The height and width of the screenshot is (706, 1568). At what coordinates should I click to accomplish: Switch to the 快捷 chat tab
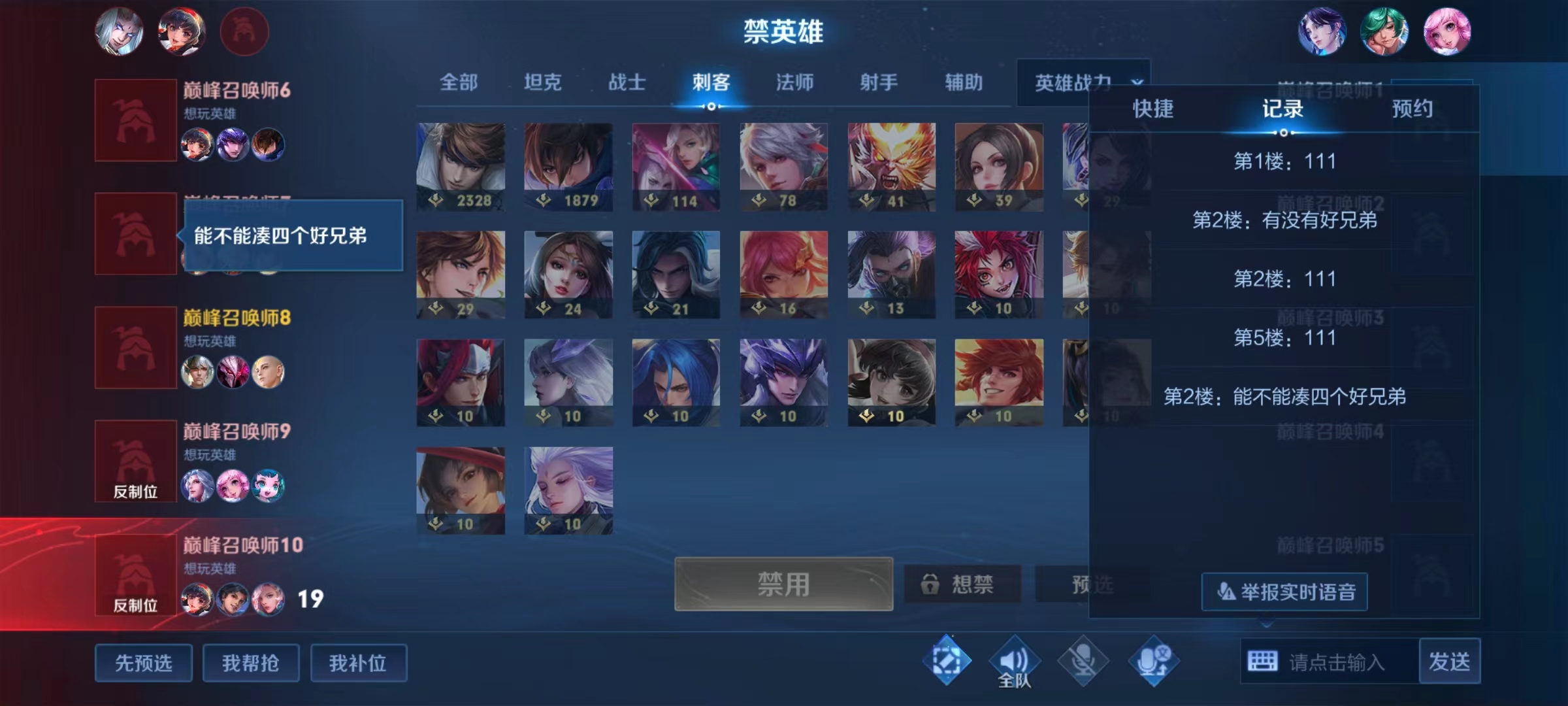click(x=1153, y=109)
